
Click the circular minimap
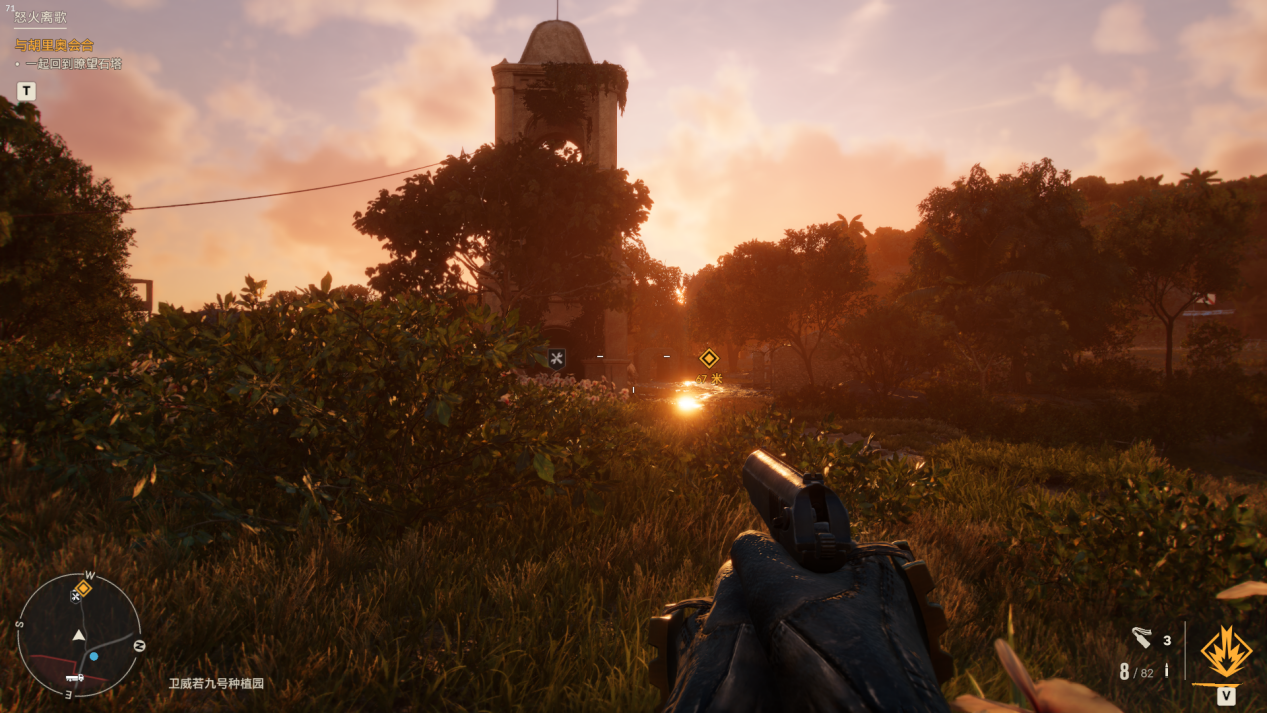pyautogui.click(x=79, y=635)
